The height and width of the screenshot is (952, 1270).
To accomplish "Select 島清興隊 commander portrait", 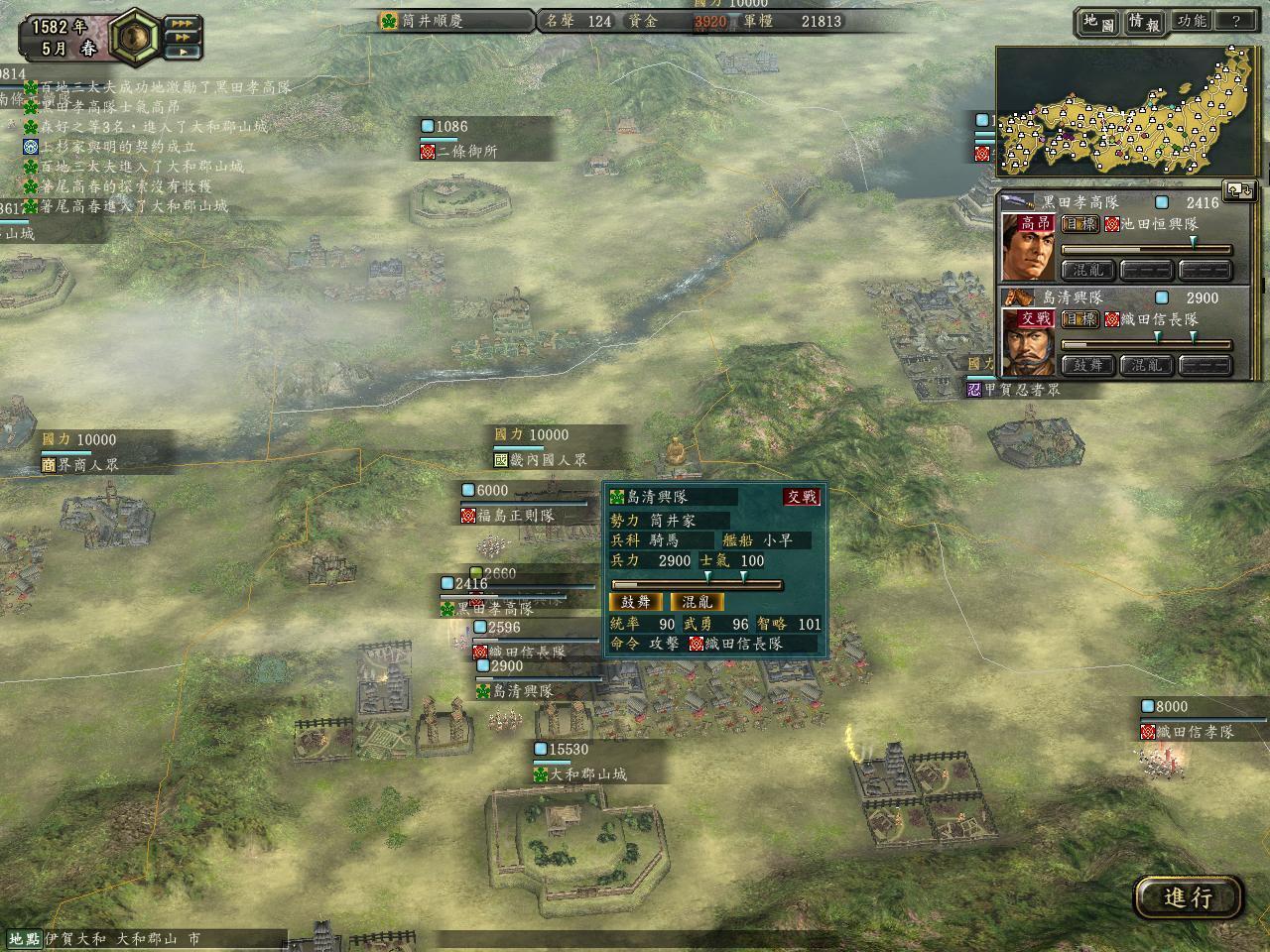I will (1027, 342).
